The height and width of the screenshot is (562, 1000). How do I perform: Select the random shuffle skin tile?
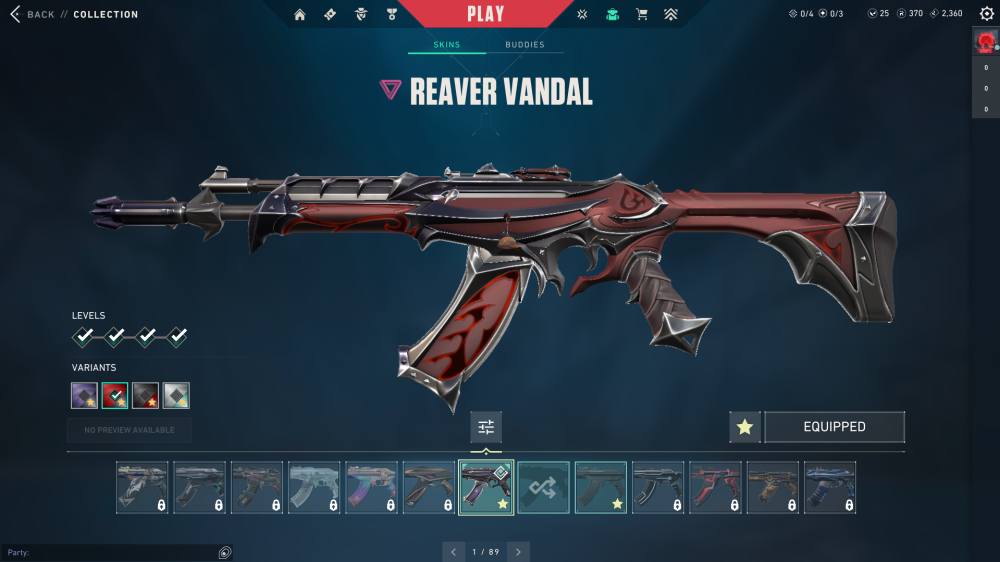coord(543,487)
